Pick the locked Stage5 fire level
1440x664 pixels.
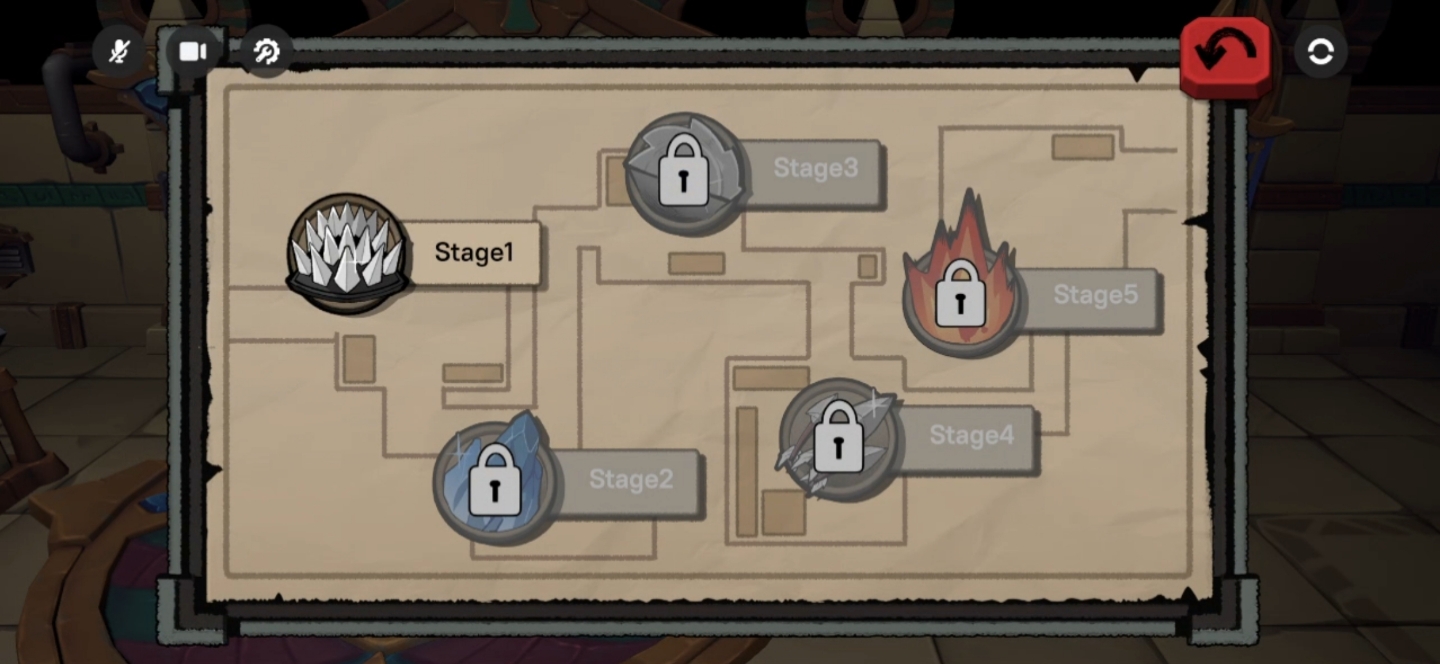[x=962, y=296]
